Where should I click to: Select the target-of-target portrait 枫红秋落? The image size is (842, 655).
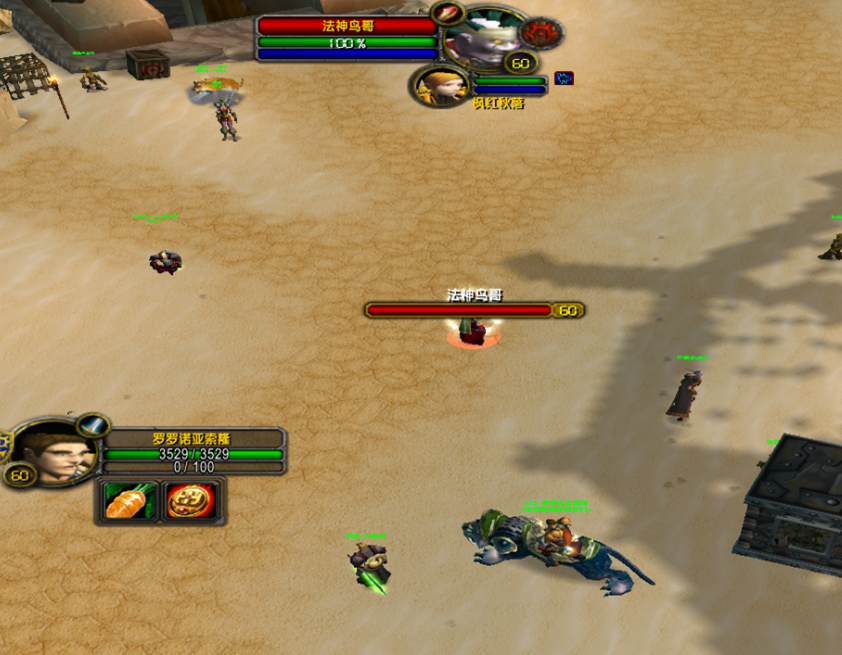(439, 85)
